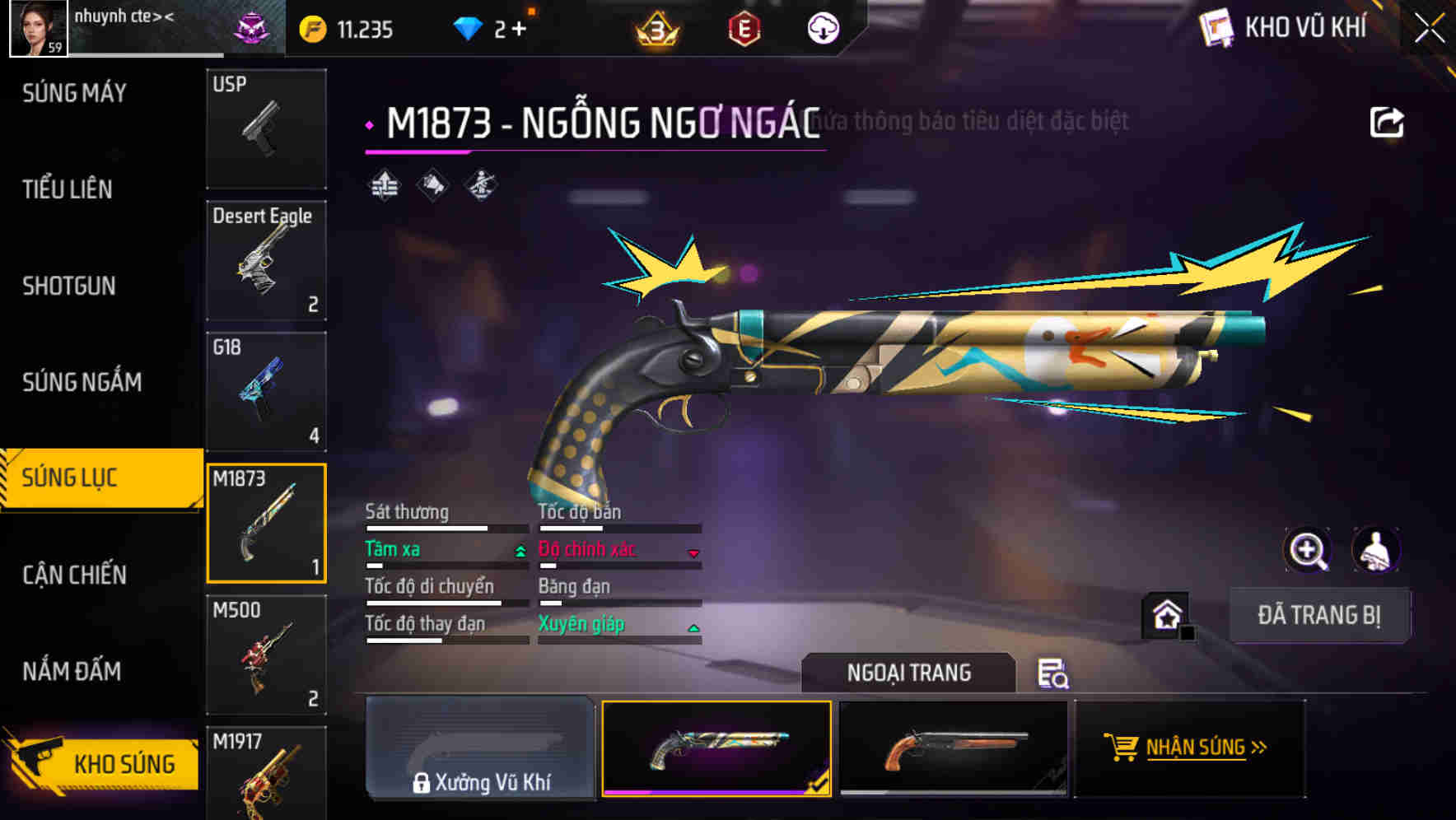Select the Desert Eagle weapon thumbnail
Image resolution: width=1456 pixels, height=820 pixels.
click(x=265, y=260)
